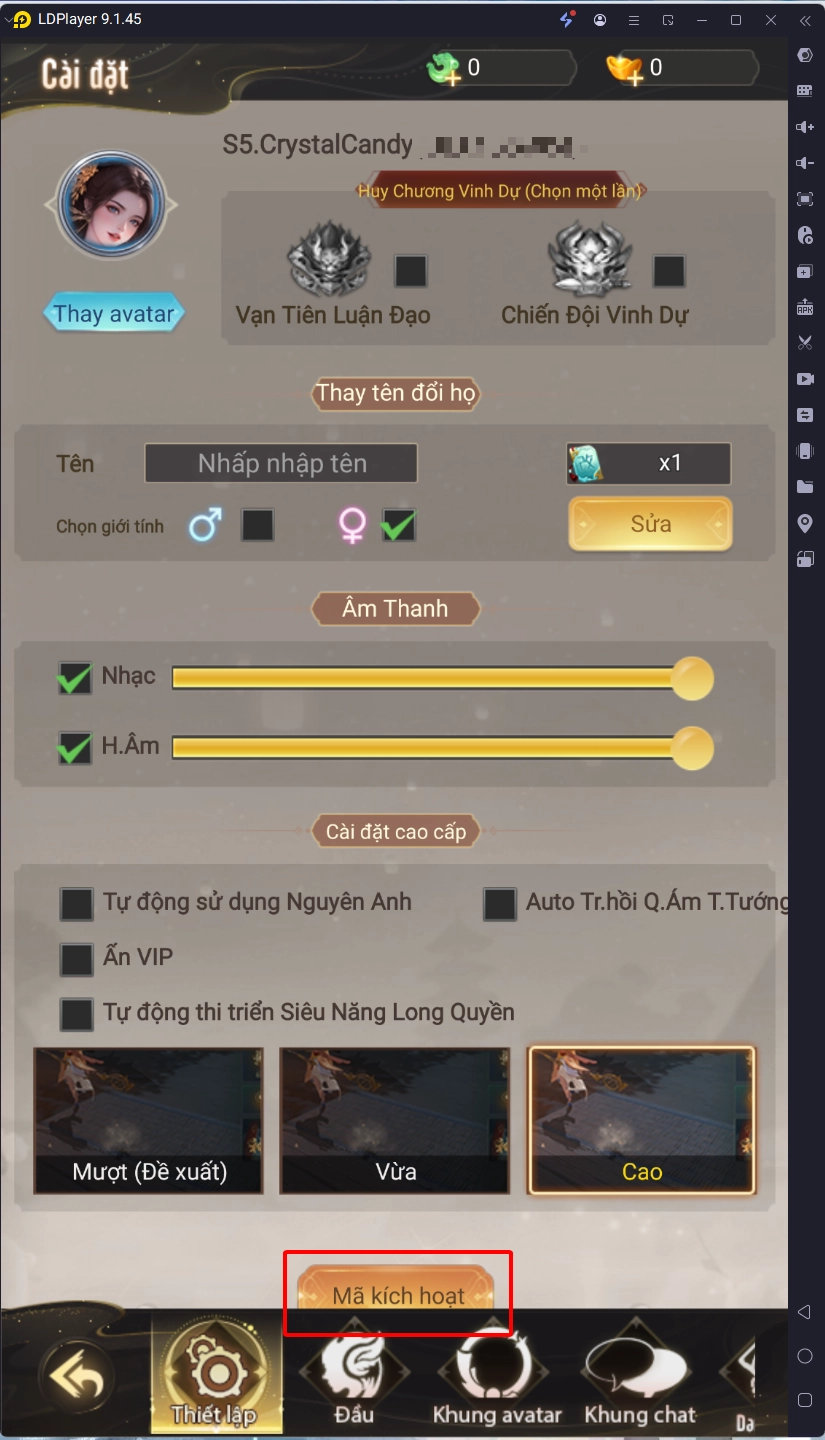
Task: Tick Tự động thi triển Siêu Năng Long Quyền
Action: click(x=77, y=1013)
